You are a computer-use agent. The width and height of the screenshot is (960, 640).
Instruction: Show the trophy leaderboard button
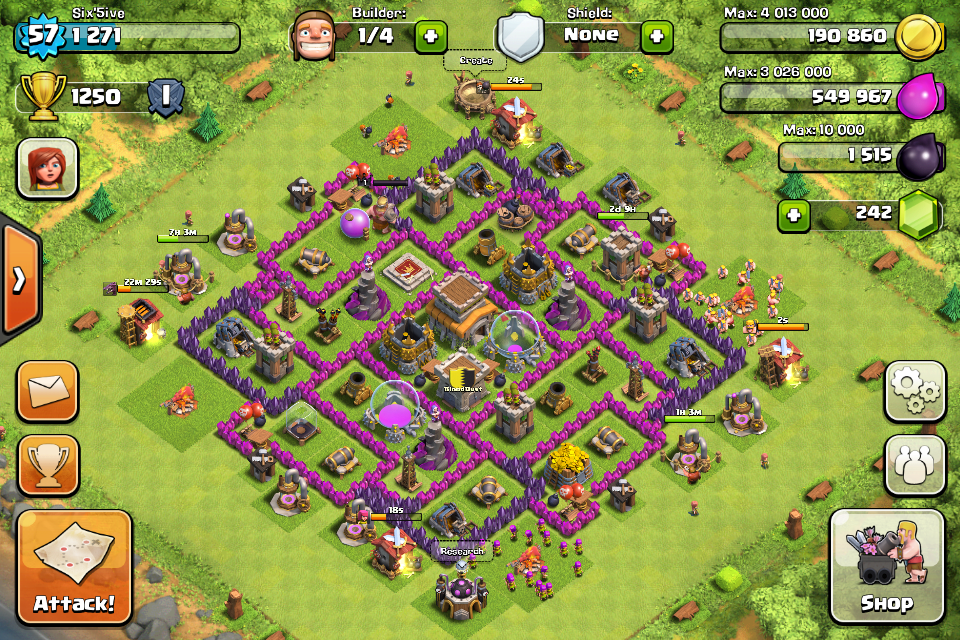(x=47, y=465)
